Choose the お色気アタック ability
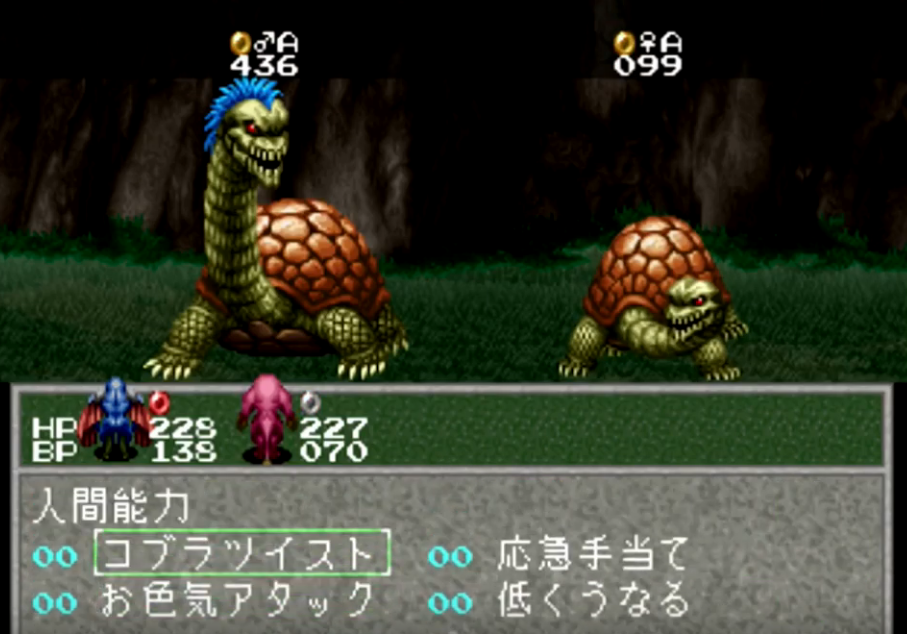 pyautogui.click(x=238, y=601)
